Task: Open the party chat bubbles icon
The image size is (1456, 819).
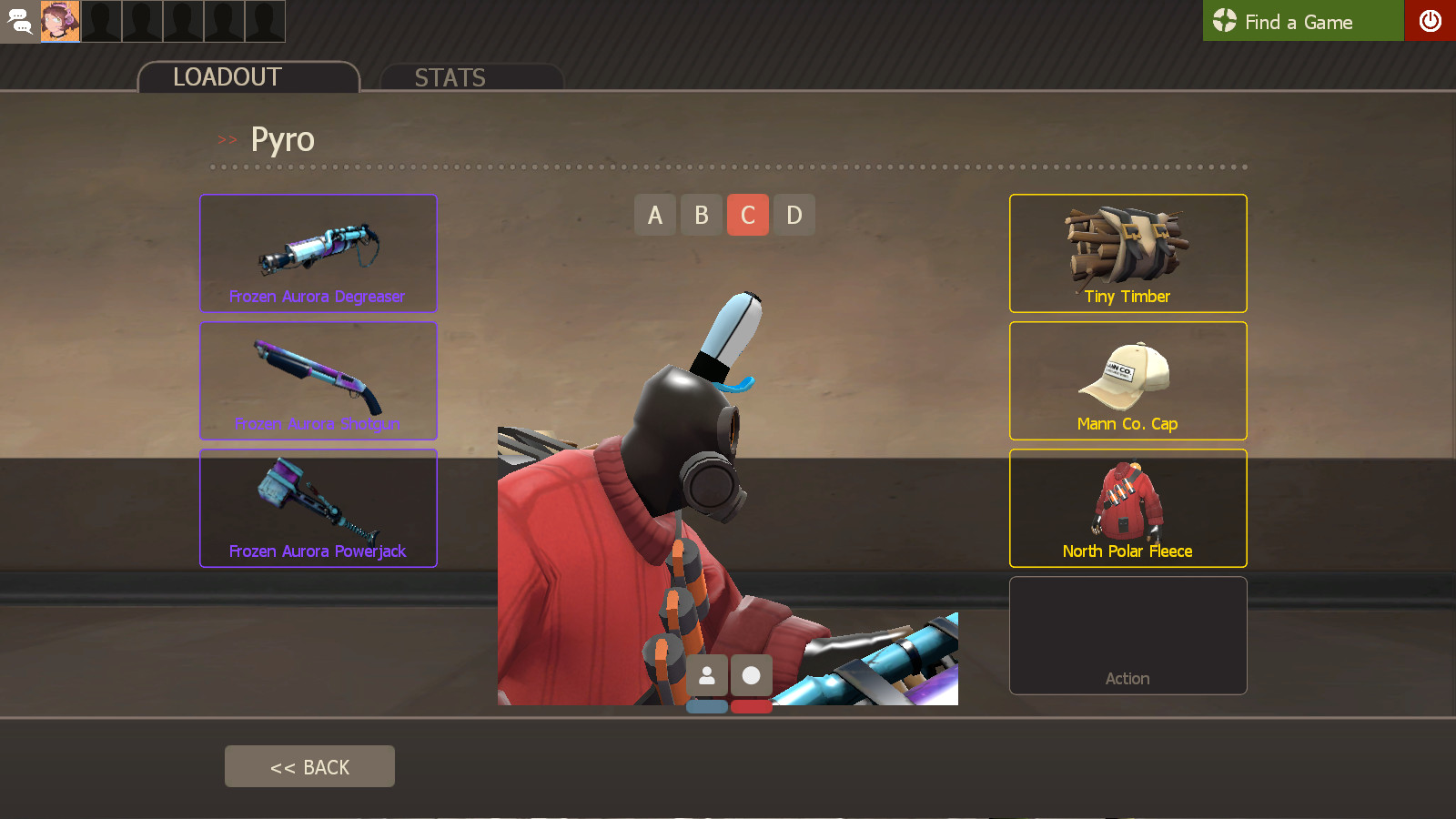Action: pos(19,21)
